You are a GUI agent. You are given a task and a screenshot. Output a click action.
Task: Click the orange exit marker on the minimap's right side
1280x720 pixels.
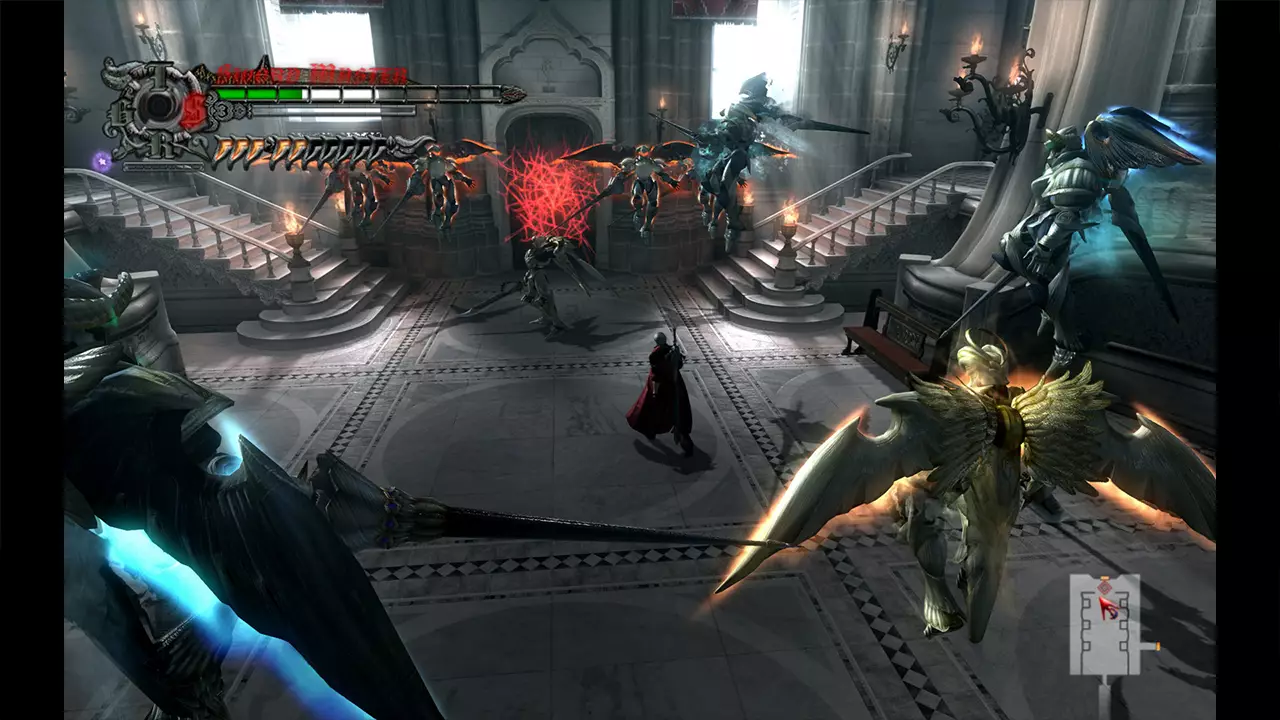[1158, 646]
